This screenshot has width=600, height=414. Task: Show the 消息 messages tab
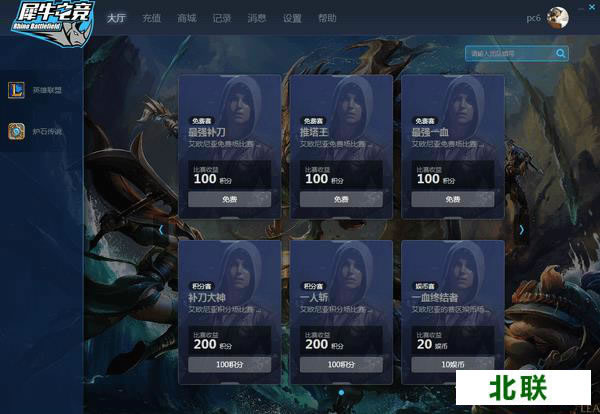256,18
